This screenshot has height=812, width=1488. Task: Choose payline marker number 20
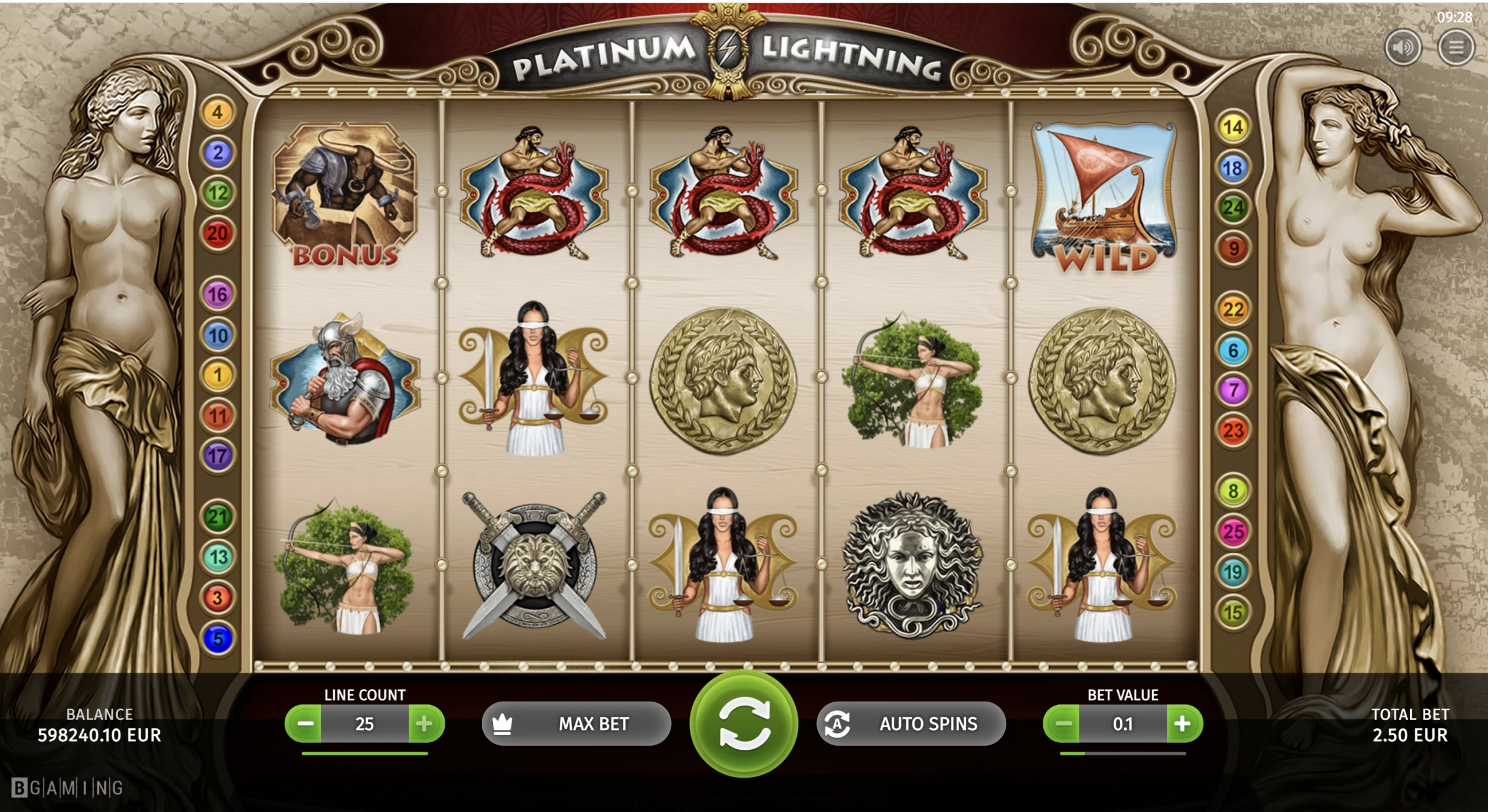(x=217, y=234)
